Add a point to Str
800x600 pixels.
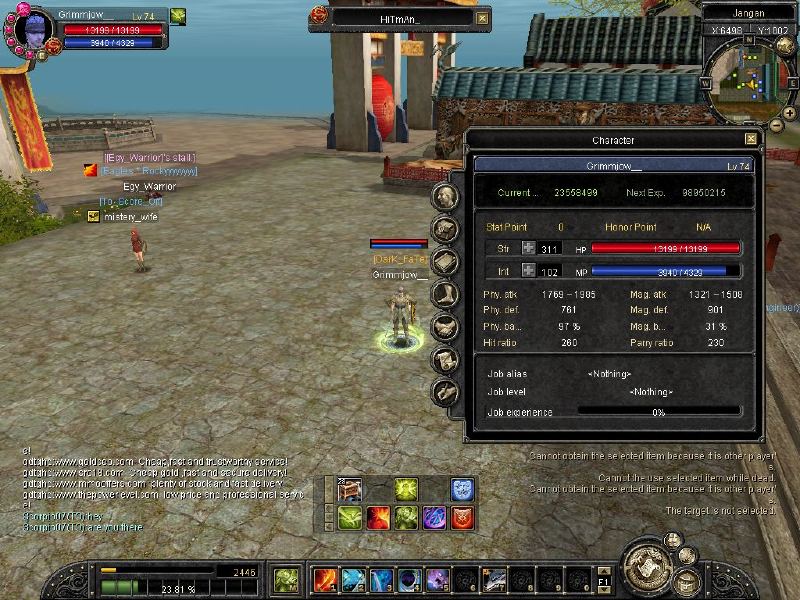click(528, 248)
